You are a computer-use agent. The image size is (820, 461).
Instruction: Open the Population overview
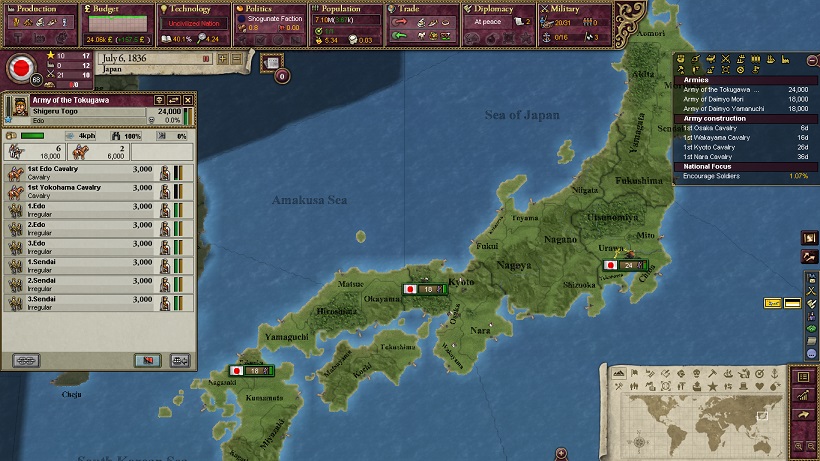(343, 9)
